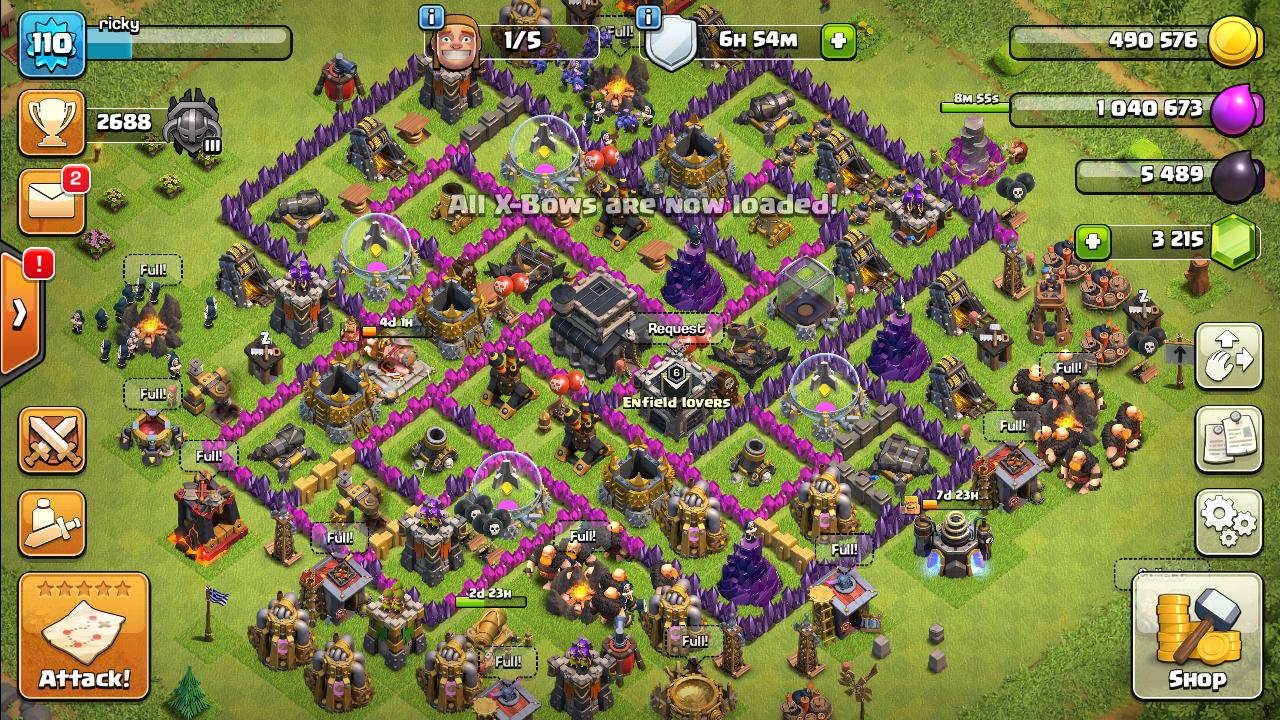Open the layout editor hand button
This screenshot has width=1280, height=720.
1228,357
